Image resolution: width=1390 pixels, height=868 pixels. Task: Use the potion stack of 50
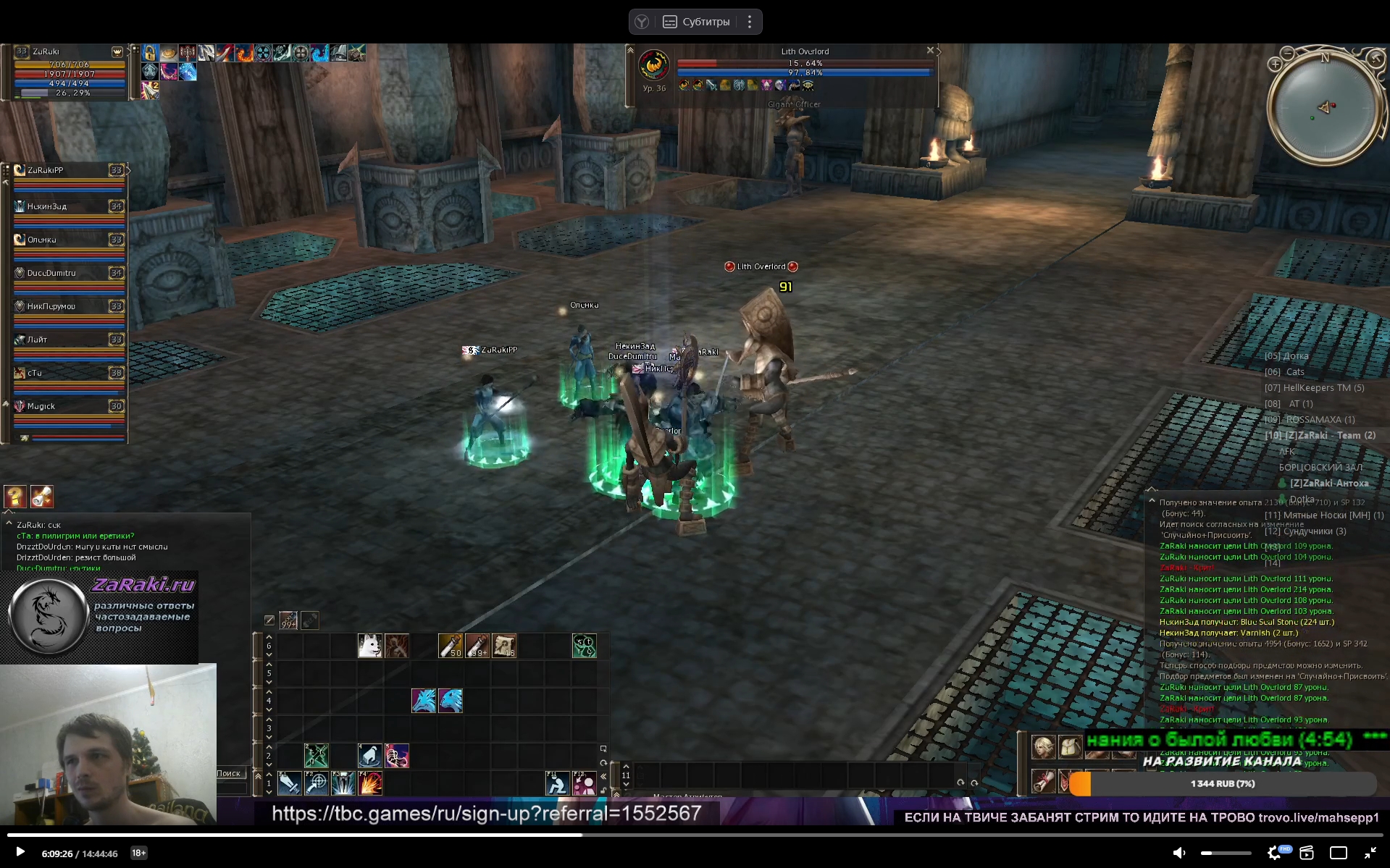pos(450,645)
